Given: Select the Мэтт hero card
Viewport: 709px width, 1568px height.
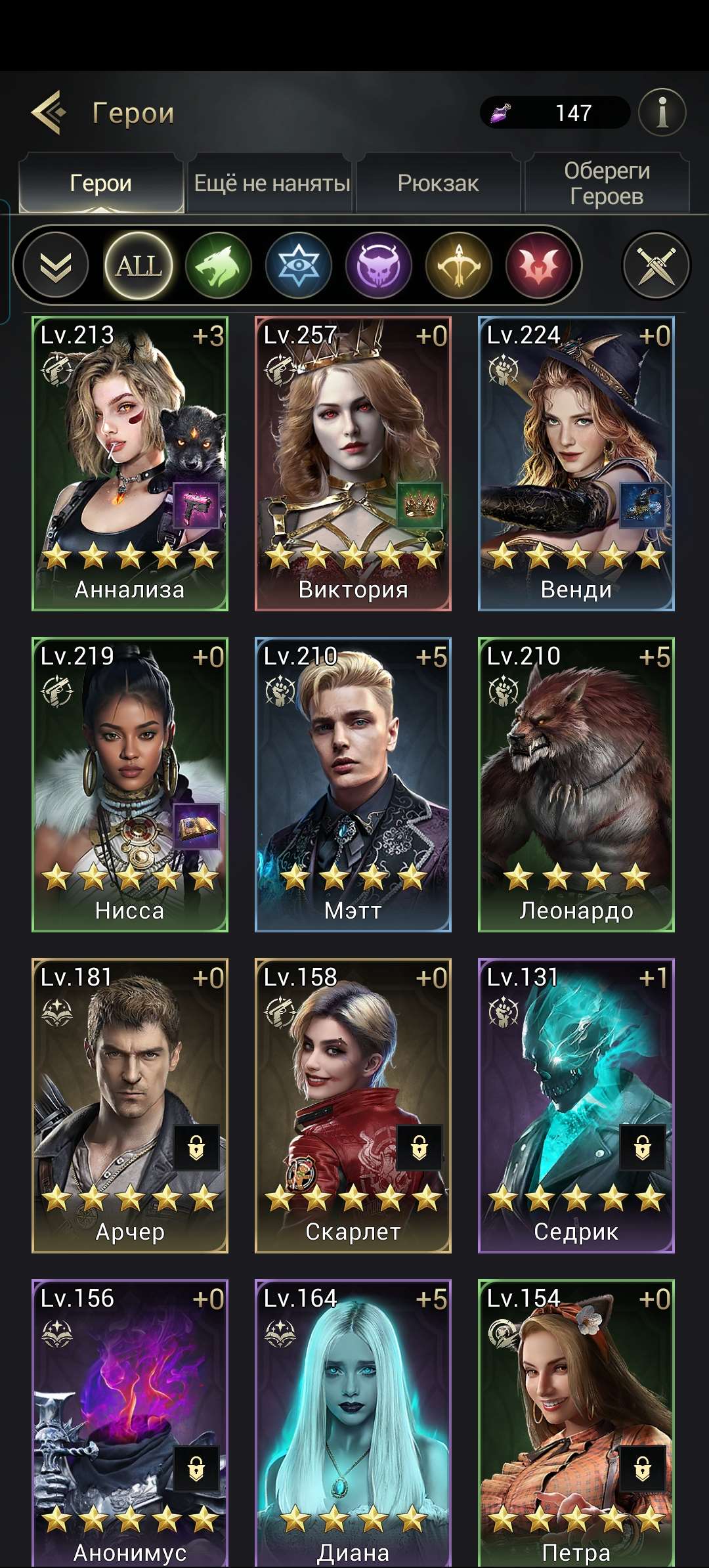Looking at the screenshot, I should coord(353,785).
